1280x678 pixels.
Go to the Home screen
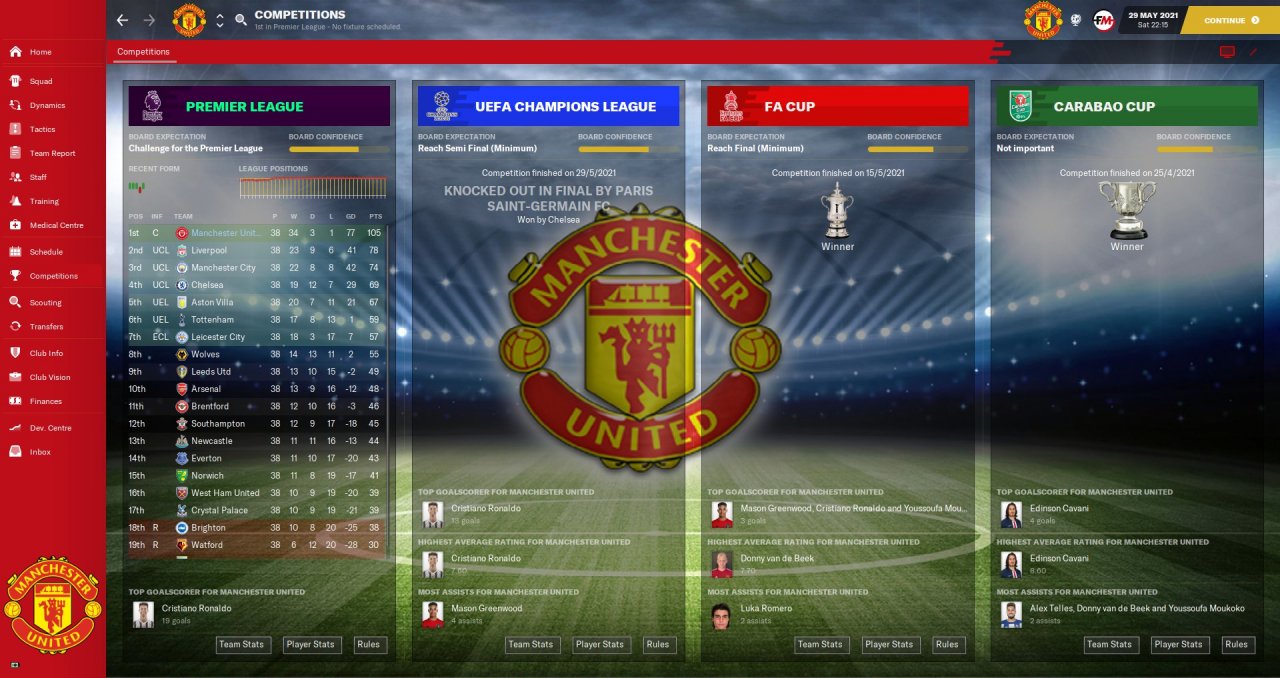point(40,52)
